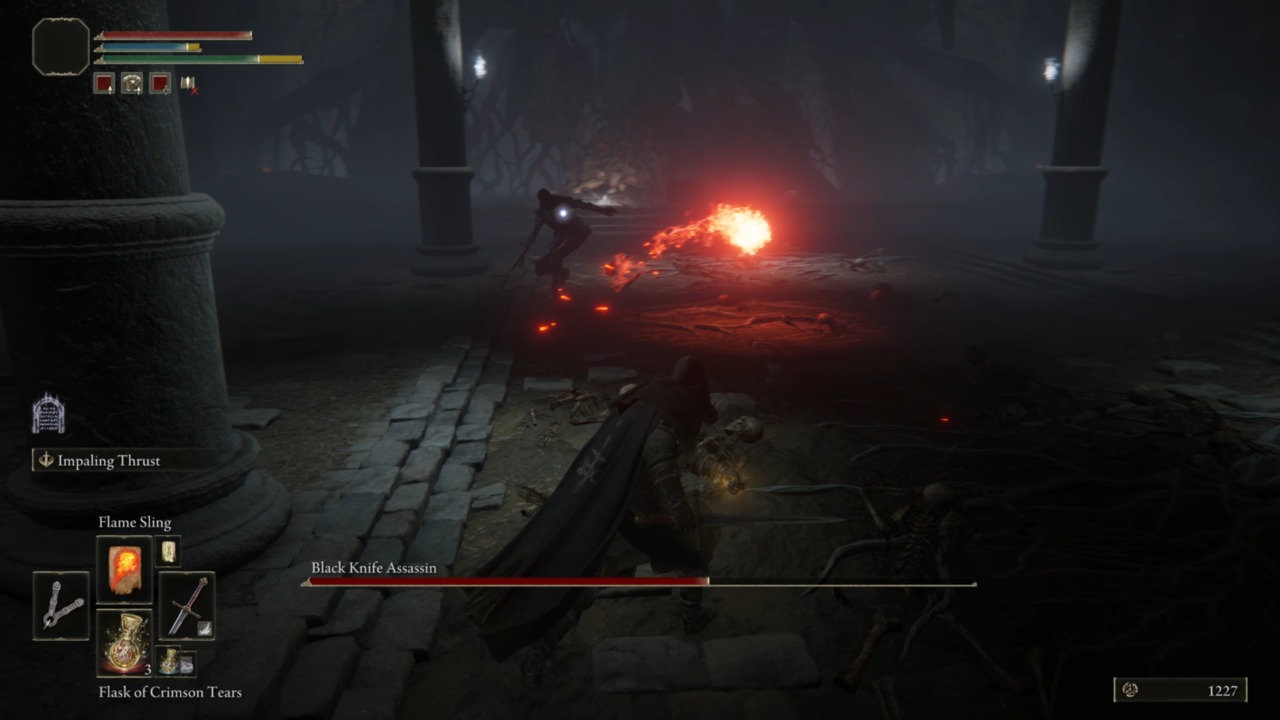Expand the secondary flask slot below the sword
Image resolution: width=1280 pixels, height=720 pixels.
click(x=169, y=660)
